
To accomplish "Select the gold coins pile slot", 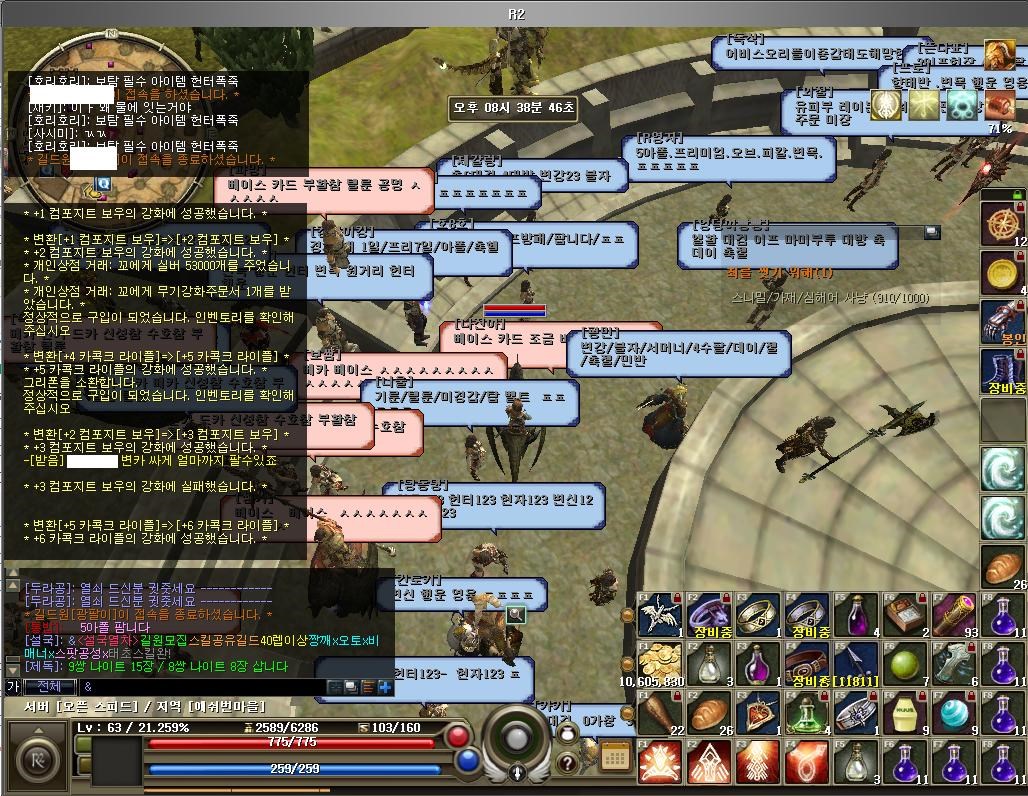I will (x=660, y=664).
